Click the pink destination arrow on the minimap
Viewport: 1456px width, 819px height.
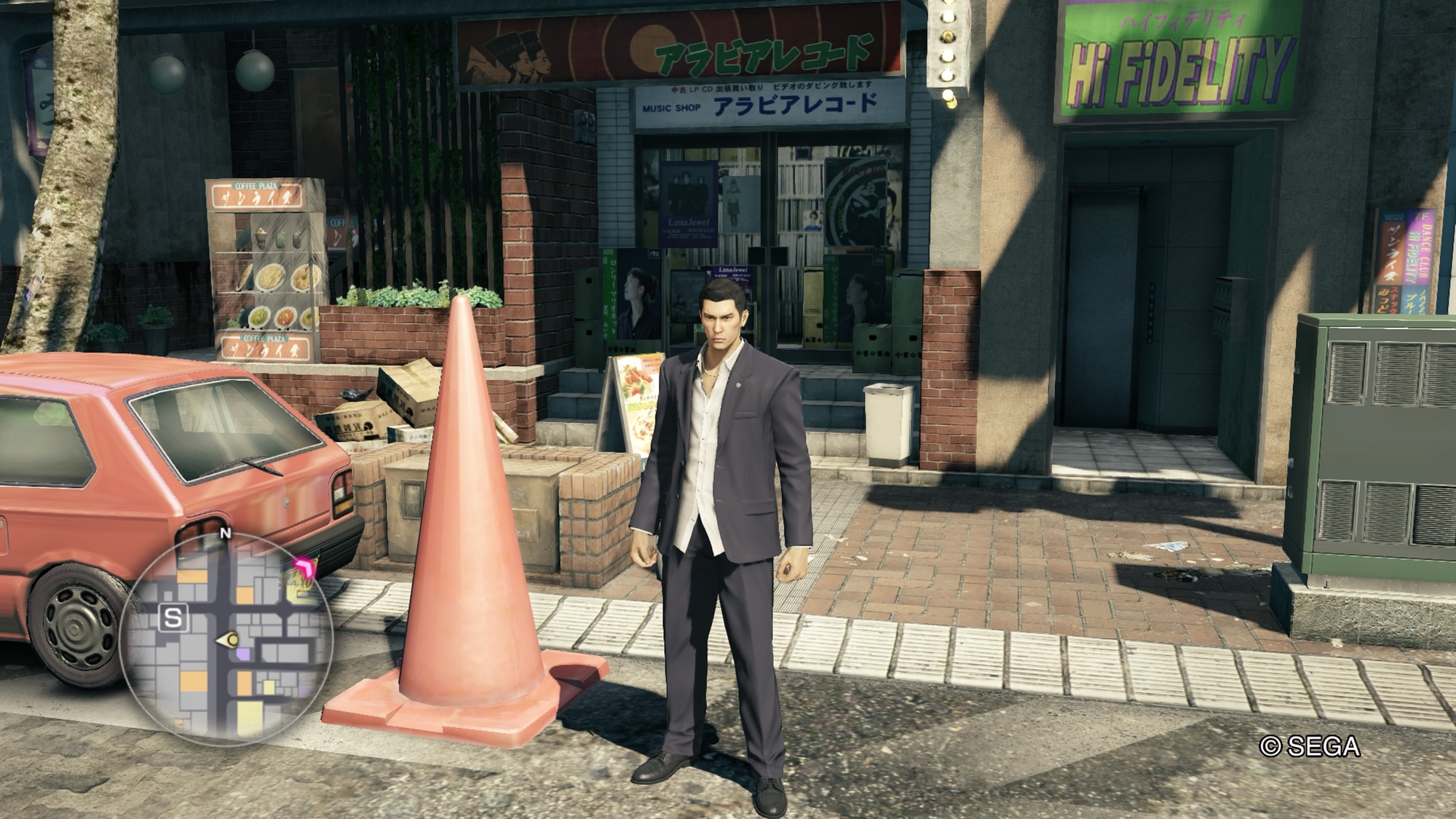pyautogui.click(x=306, y=567)
